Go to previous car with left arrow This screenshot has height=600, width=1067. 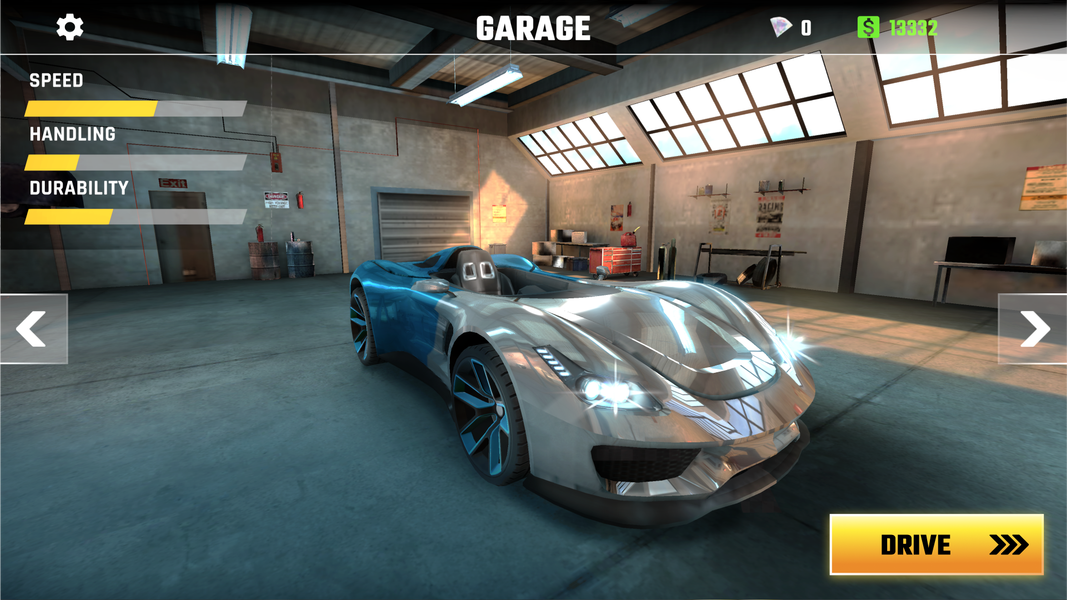pos(33,329)
